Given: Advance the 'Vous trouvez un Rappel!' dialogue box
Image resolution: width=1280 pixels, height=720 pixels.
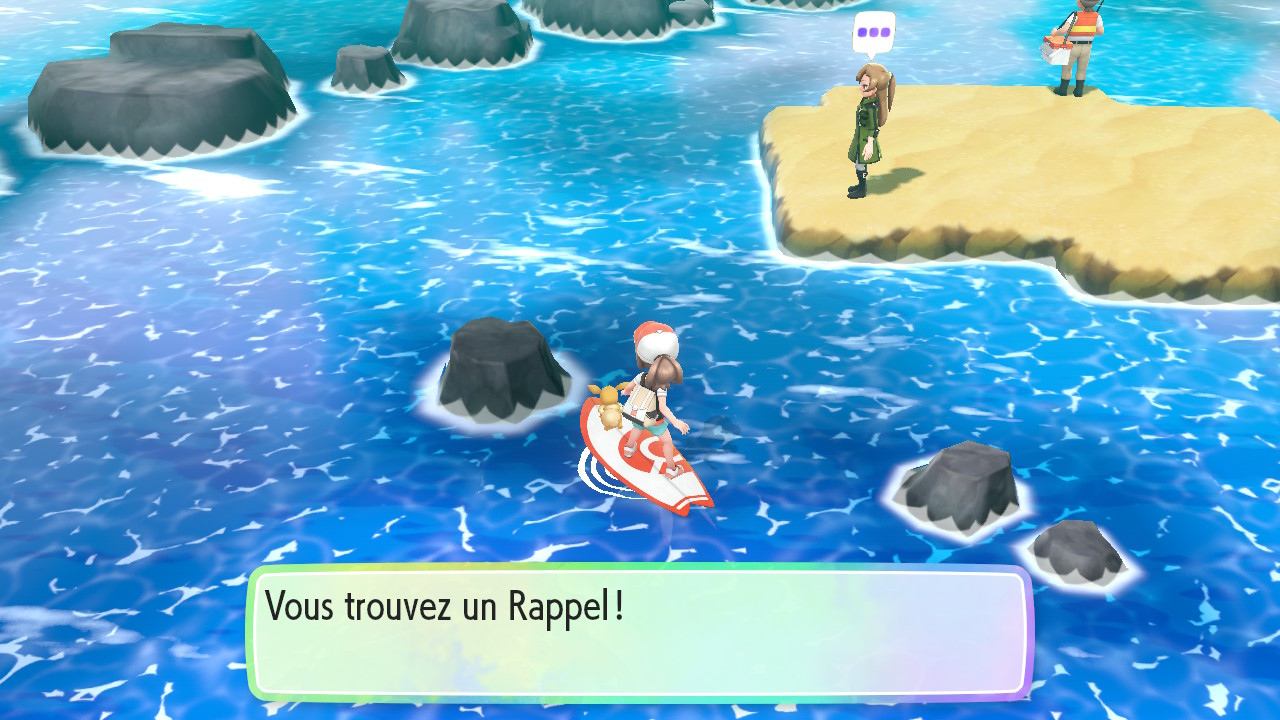Looking at the screenshot, I should coord(640,632).
